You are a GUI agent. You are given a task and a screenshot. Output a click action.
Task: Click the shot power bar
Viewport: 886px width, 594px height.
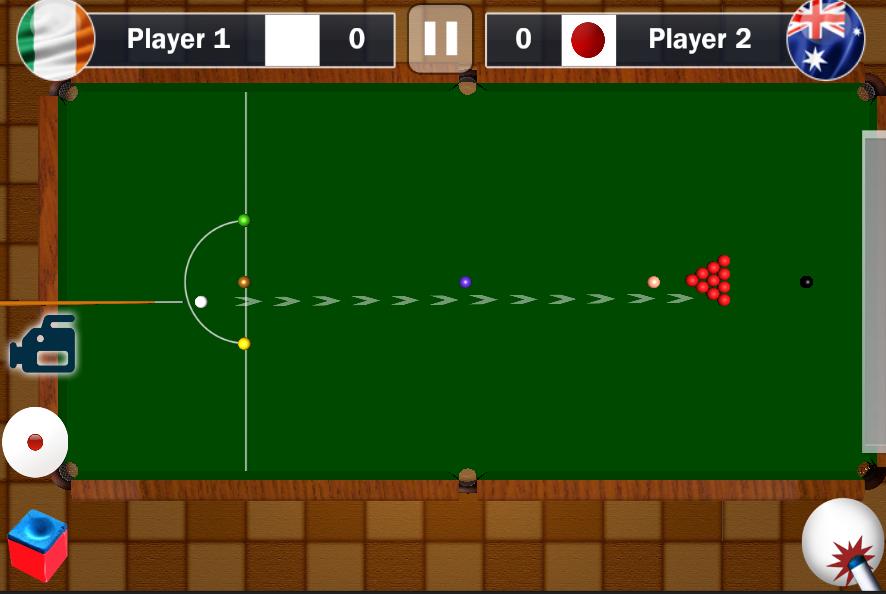tap(874, 291)
